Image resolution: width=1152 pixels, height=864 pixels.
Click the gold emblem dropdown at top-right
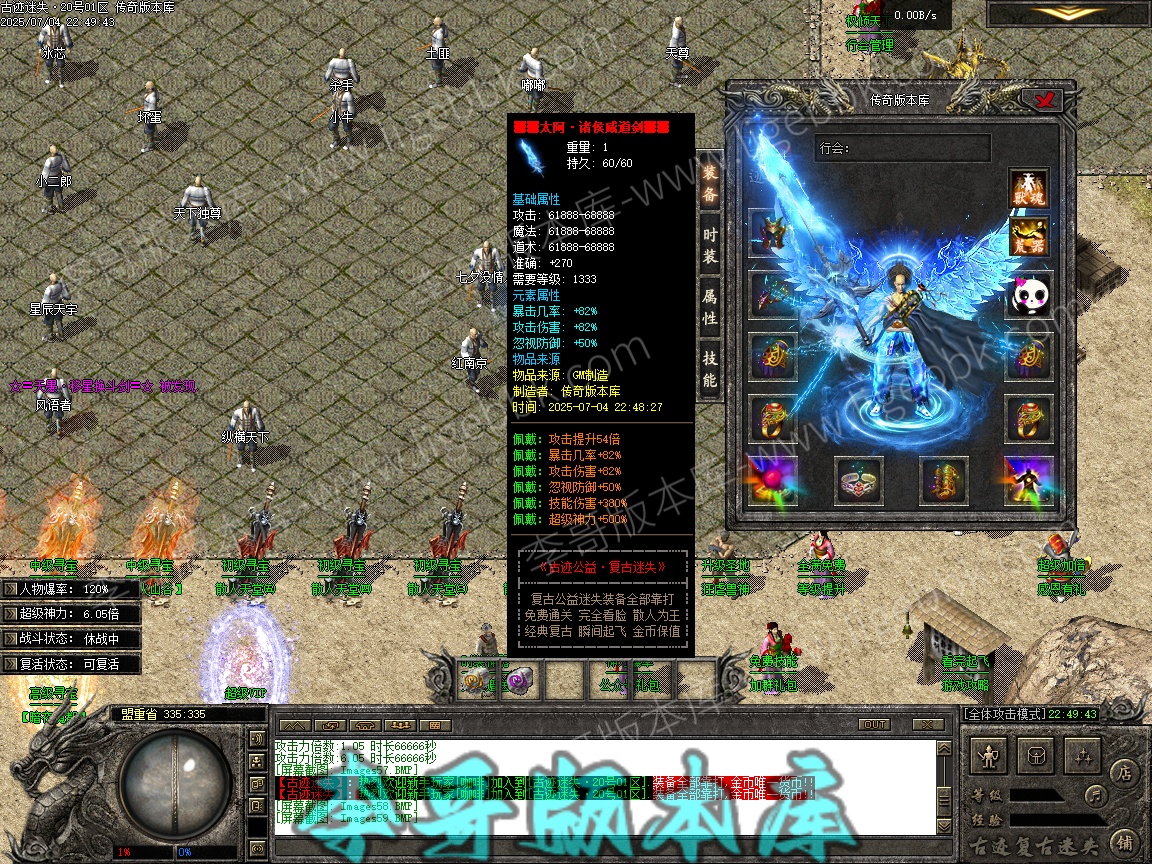point(1068,13)
